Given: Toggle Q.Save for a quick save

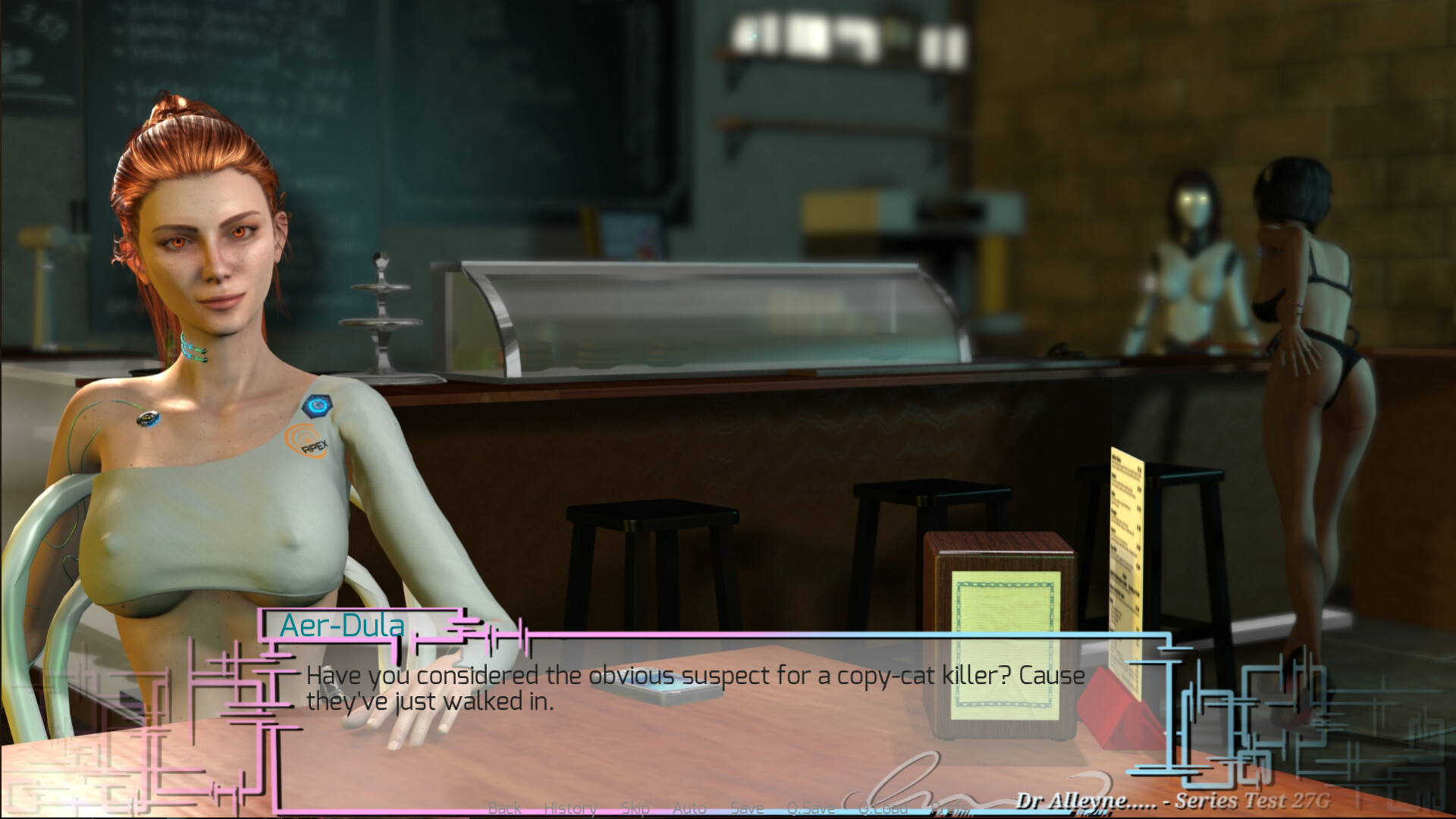Looking at the screenshot, I should coord(810,808).
